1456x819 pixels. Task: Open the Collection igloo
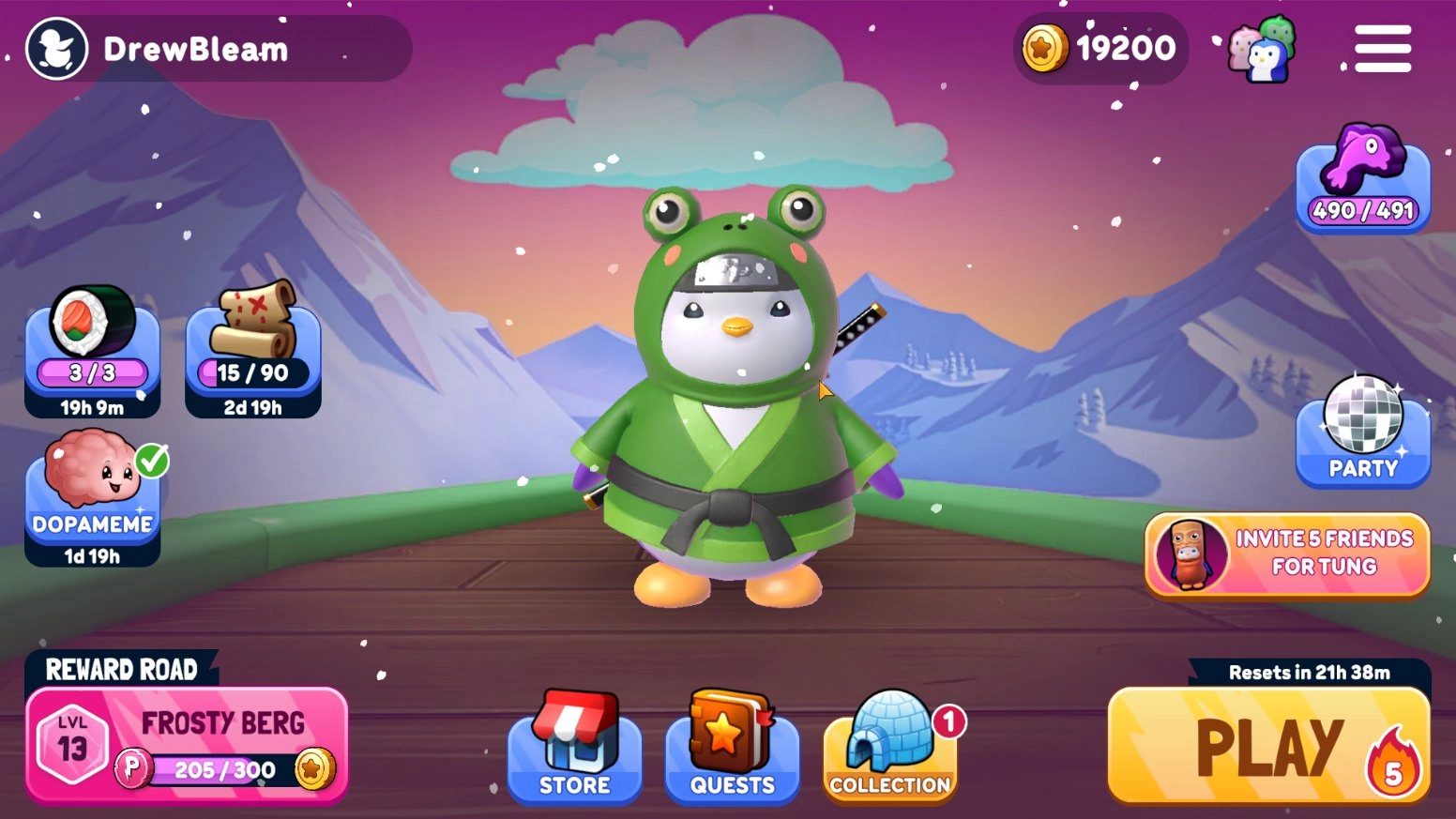(x=888, y=746)
